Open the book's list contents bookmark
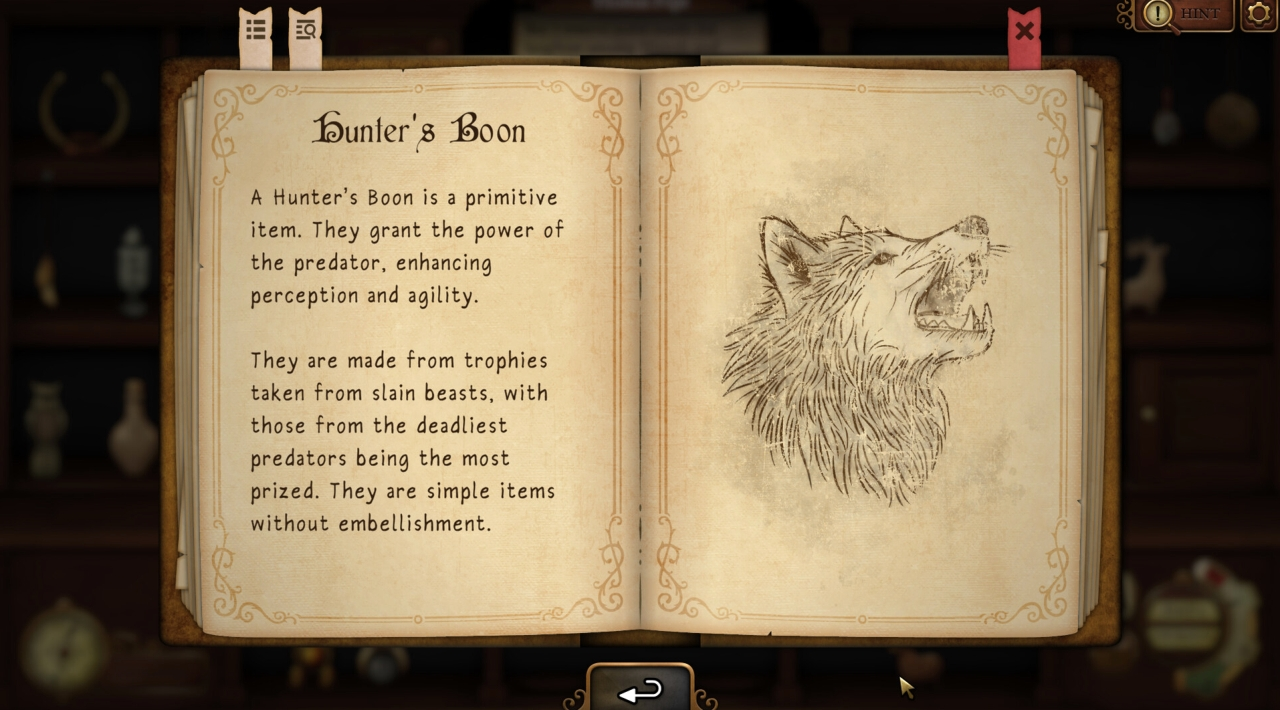 (256, 30)
